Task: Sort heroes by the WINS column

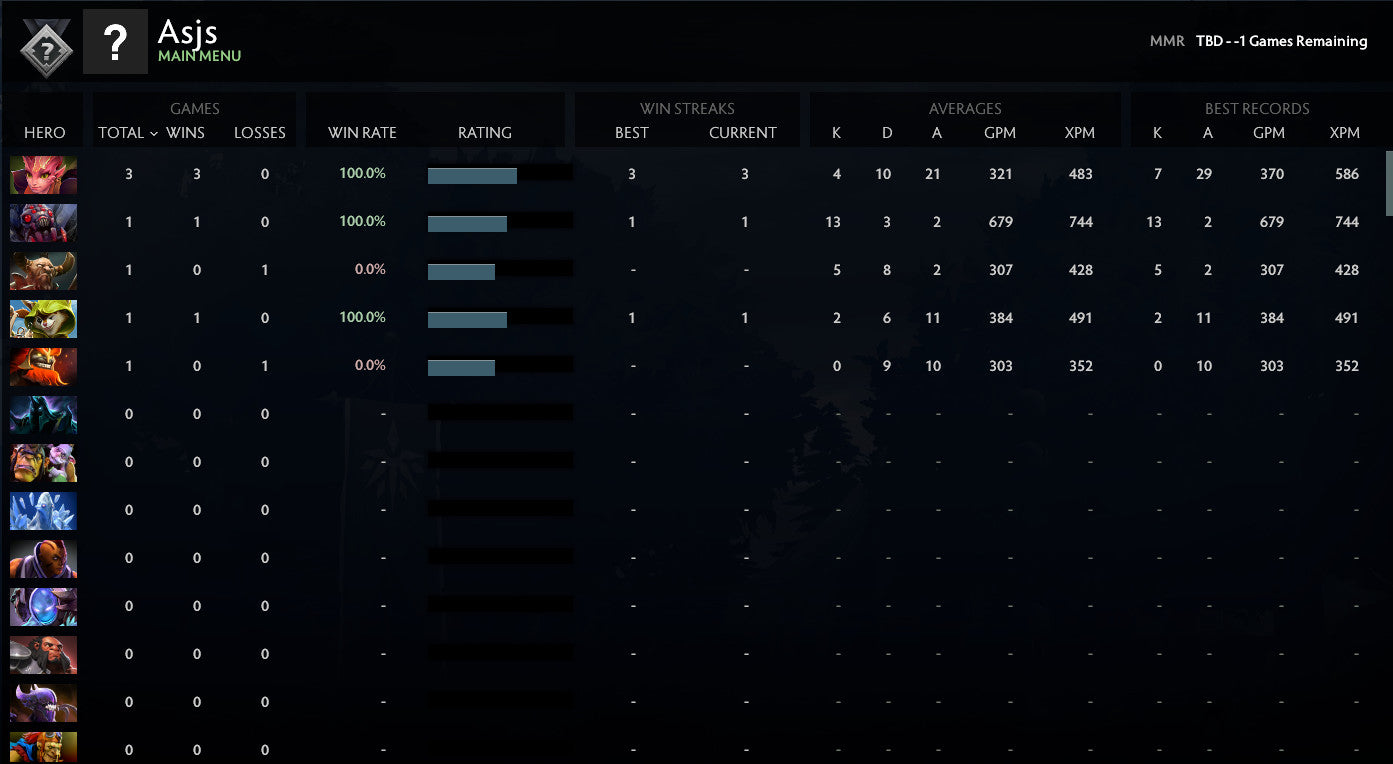Action: (184, 132)
